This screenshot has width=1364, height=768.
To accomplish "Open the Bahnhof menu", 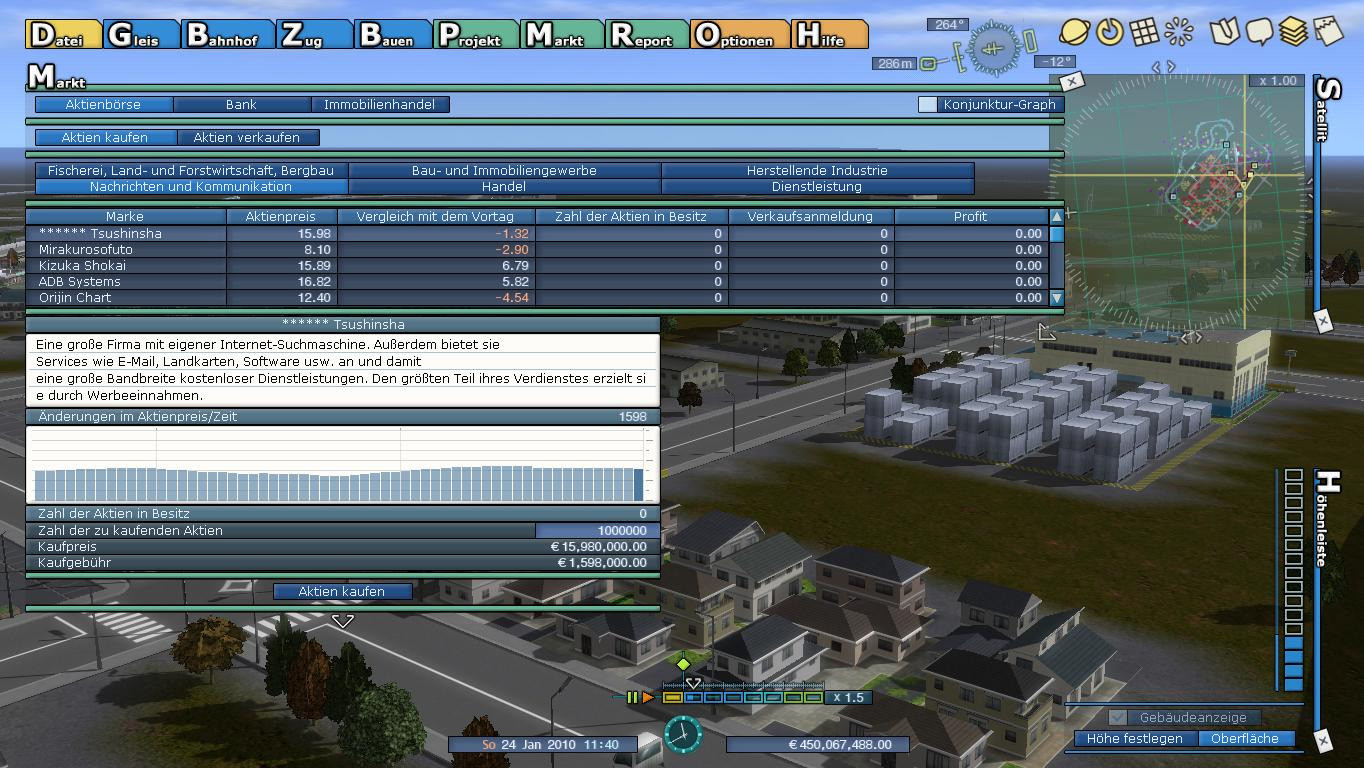I will pyautogui.click(x=227, y=35).
